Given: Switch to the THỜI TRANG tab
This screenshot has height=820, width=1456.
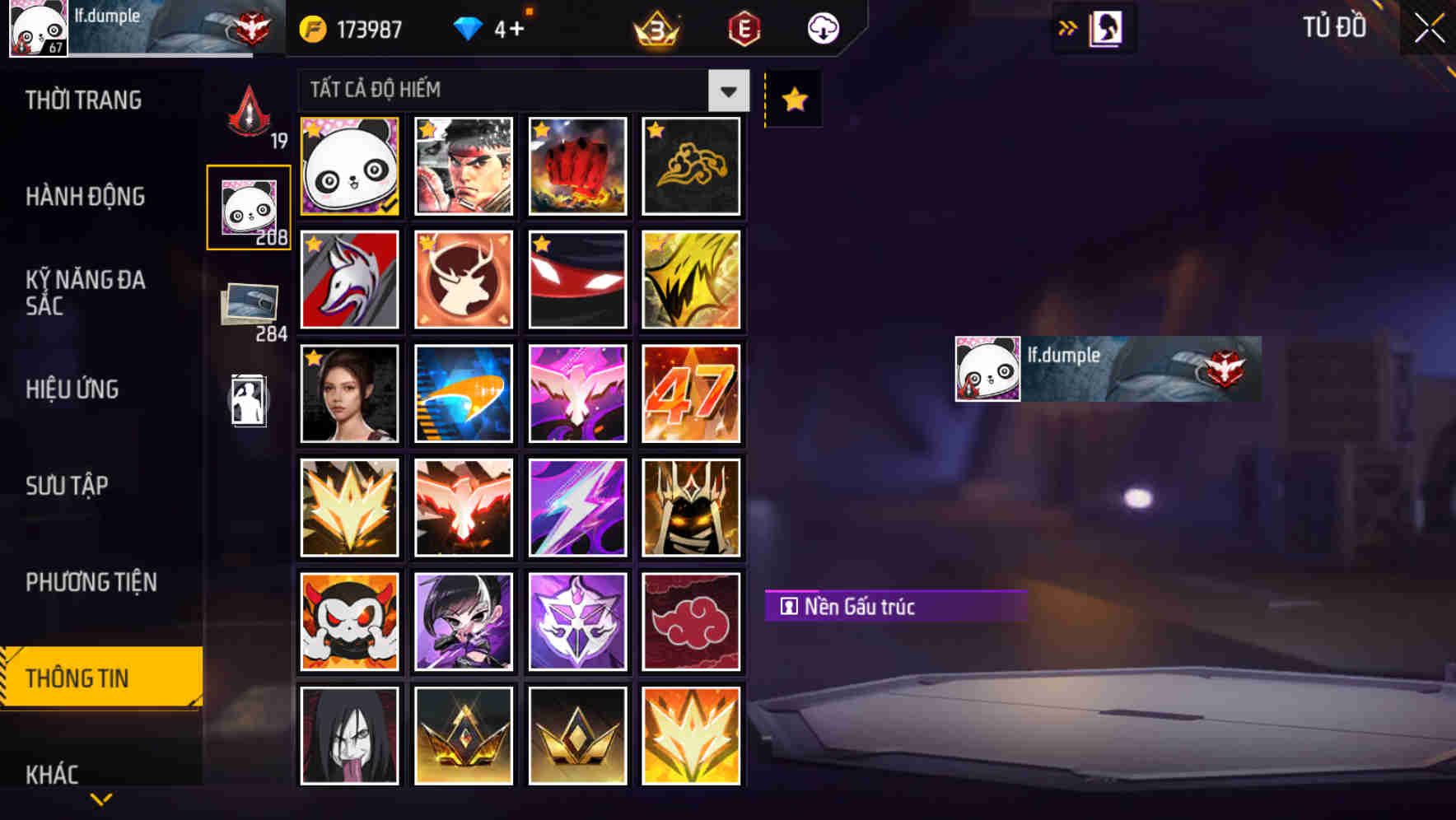Looking at the screenshot, I should 82,100.
